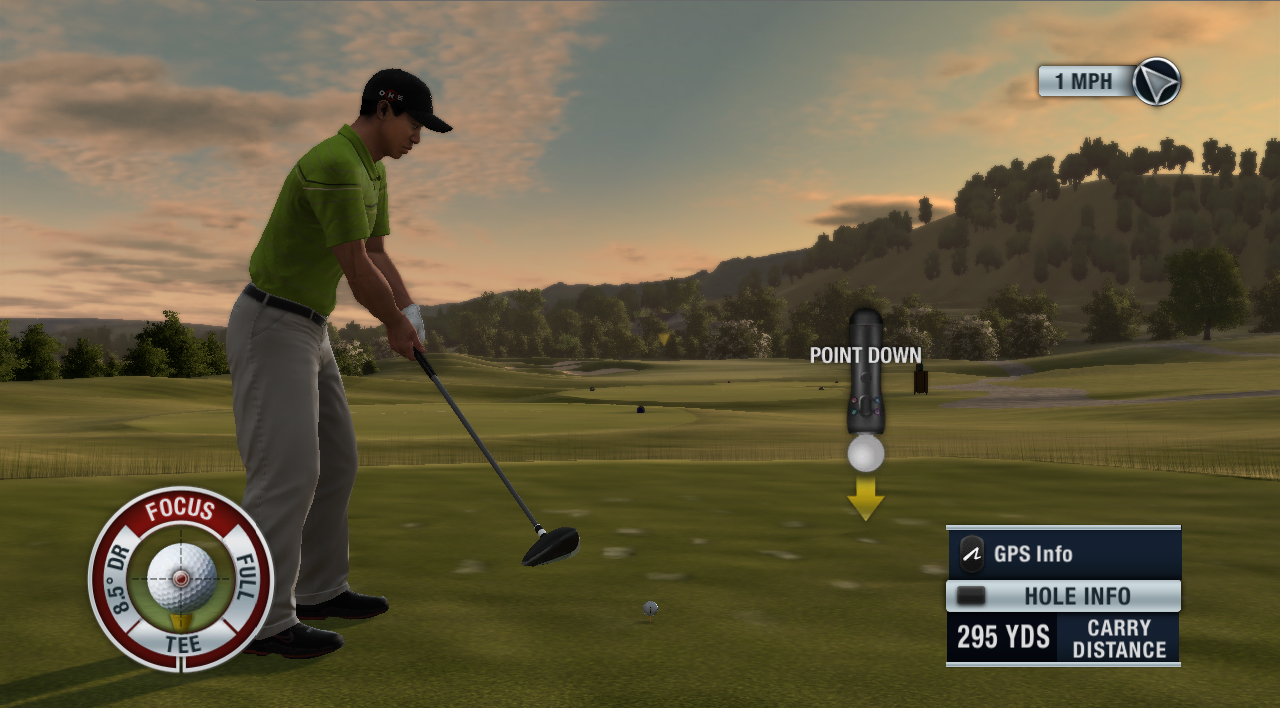This screenshot has height=708, width=1280.
Task: Show the HOLE INFO panel
Action: (x=1063, y=596)
